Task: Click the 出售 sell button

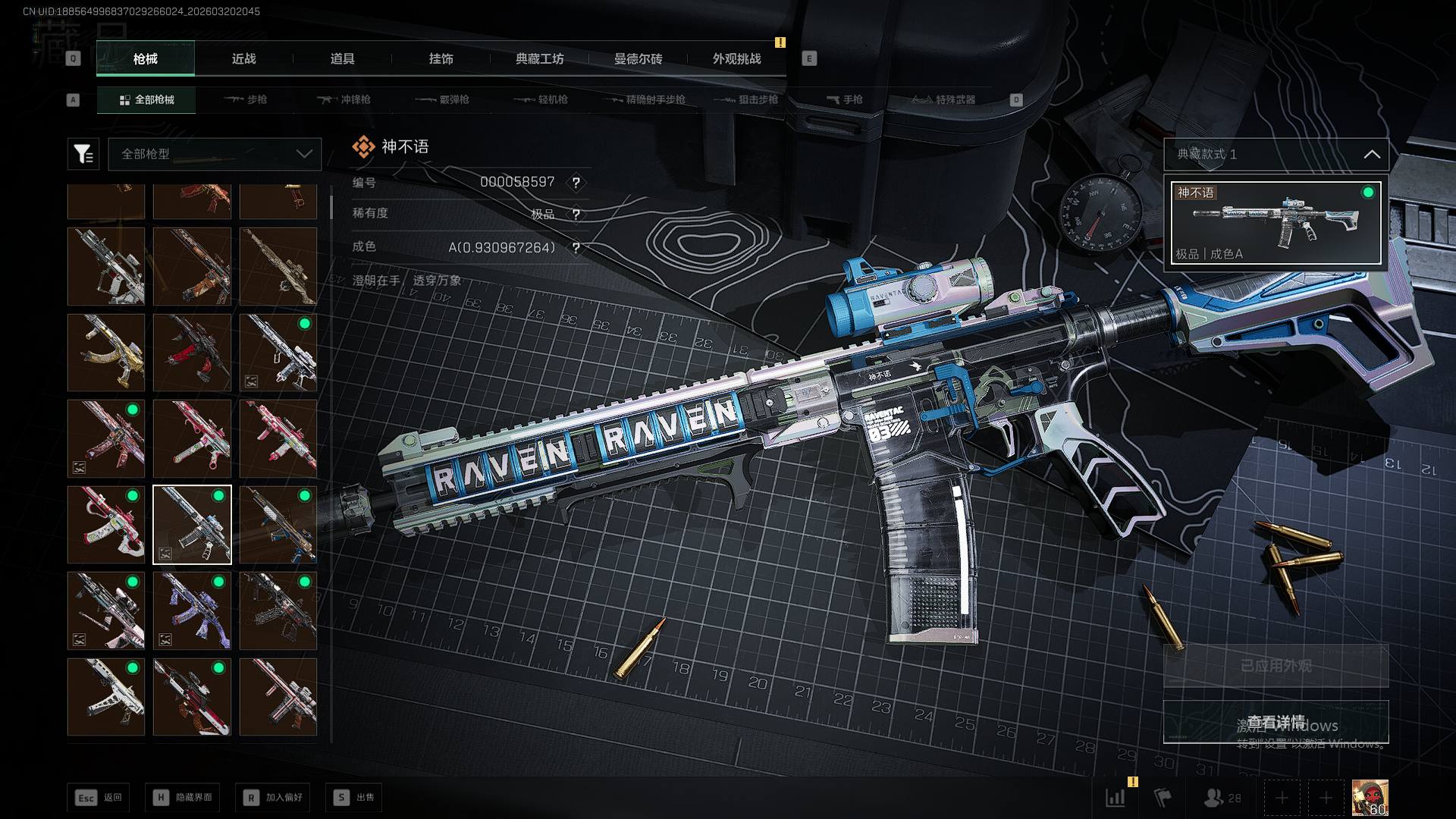Action: tap(354, 798)
